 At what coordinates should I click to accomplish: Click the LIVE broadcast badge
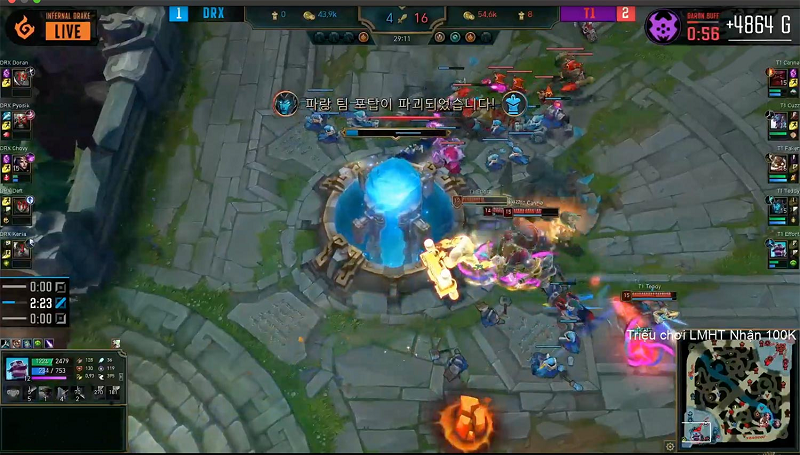point(68,31)
